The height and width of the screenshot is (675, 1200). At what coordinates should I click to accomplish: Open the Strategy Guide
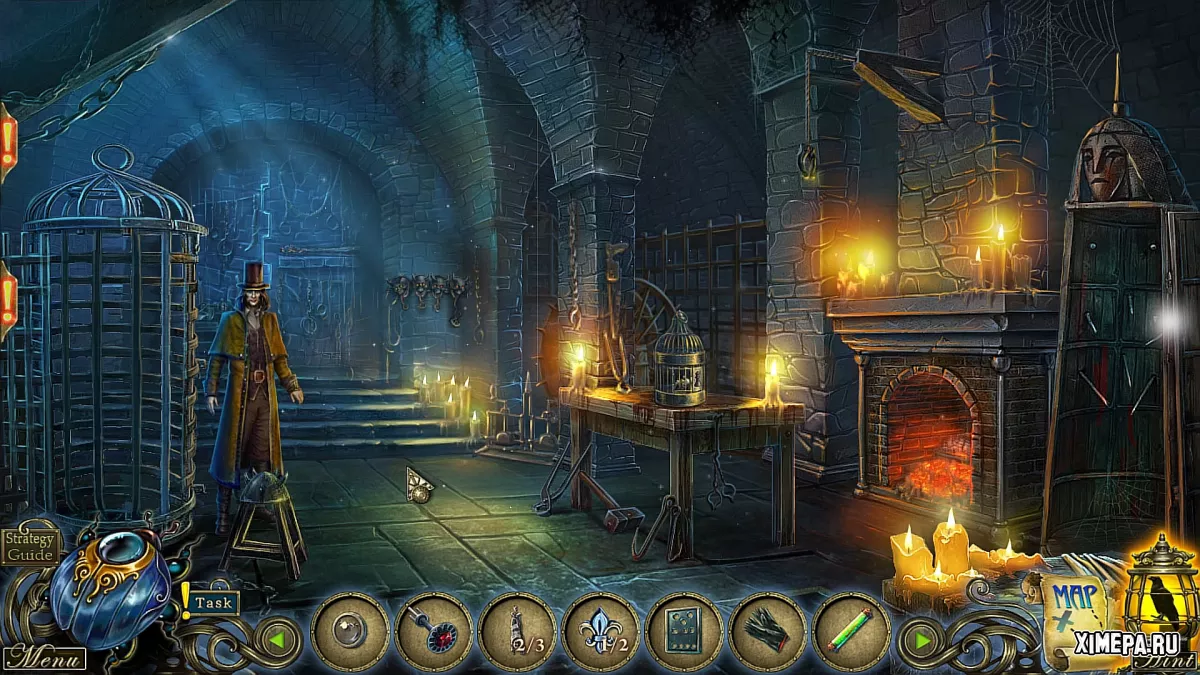click(x=29, y=546)
